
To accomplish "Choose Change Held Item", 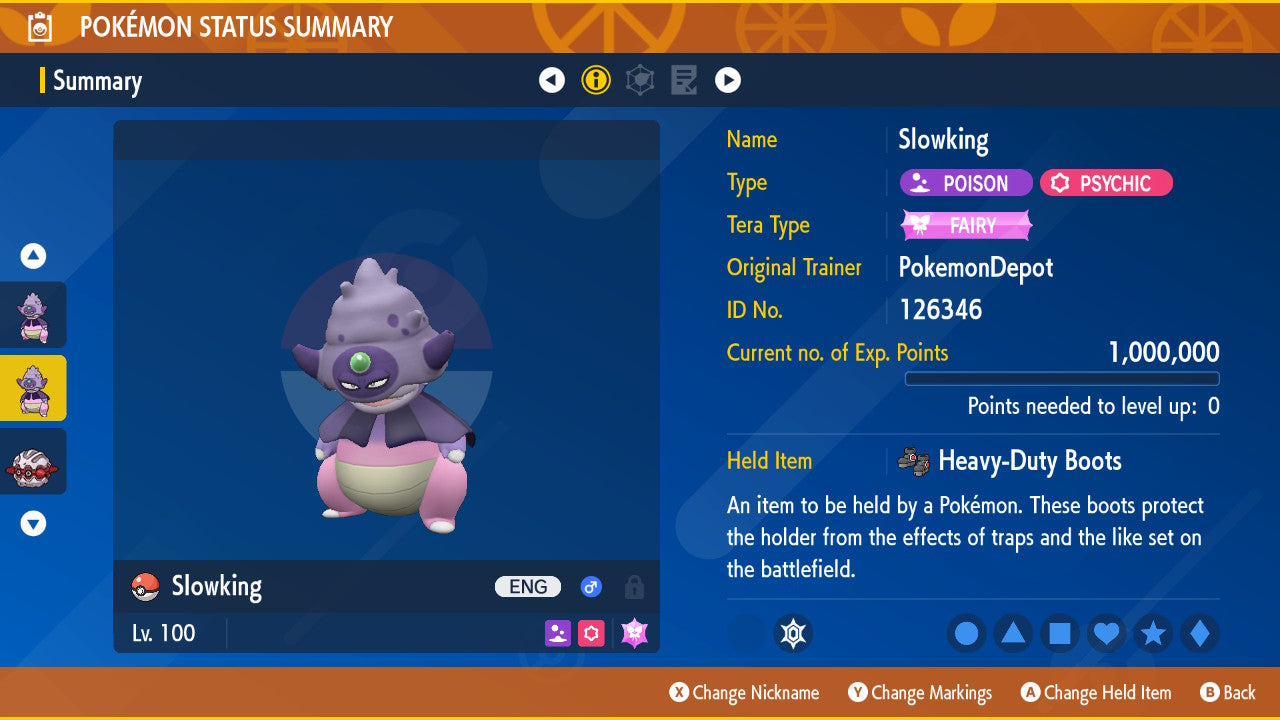I will tap(1096, 693).
